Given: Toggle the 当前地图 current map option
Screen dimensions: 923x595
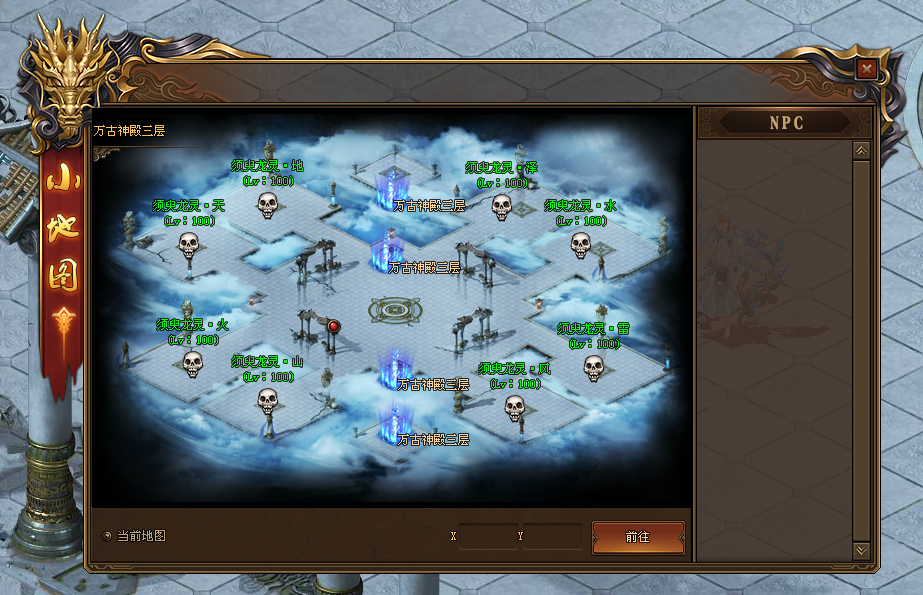Looking at the screenshot, I should [108, 536].
